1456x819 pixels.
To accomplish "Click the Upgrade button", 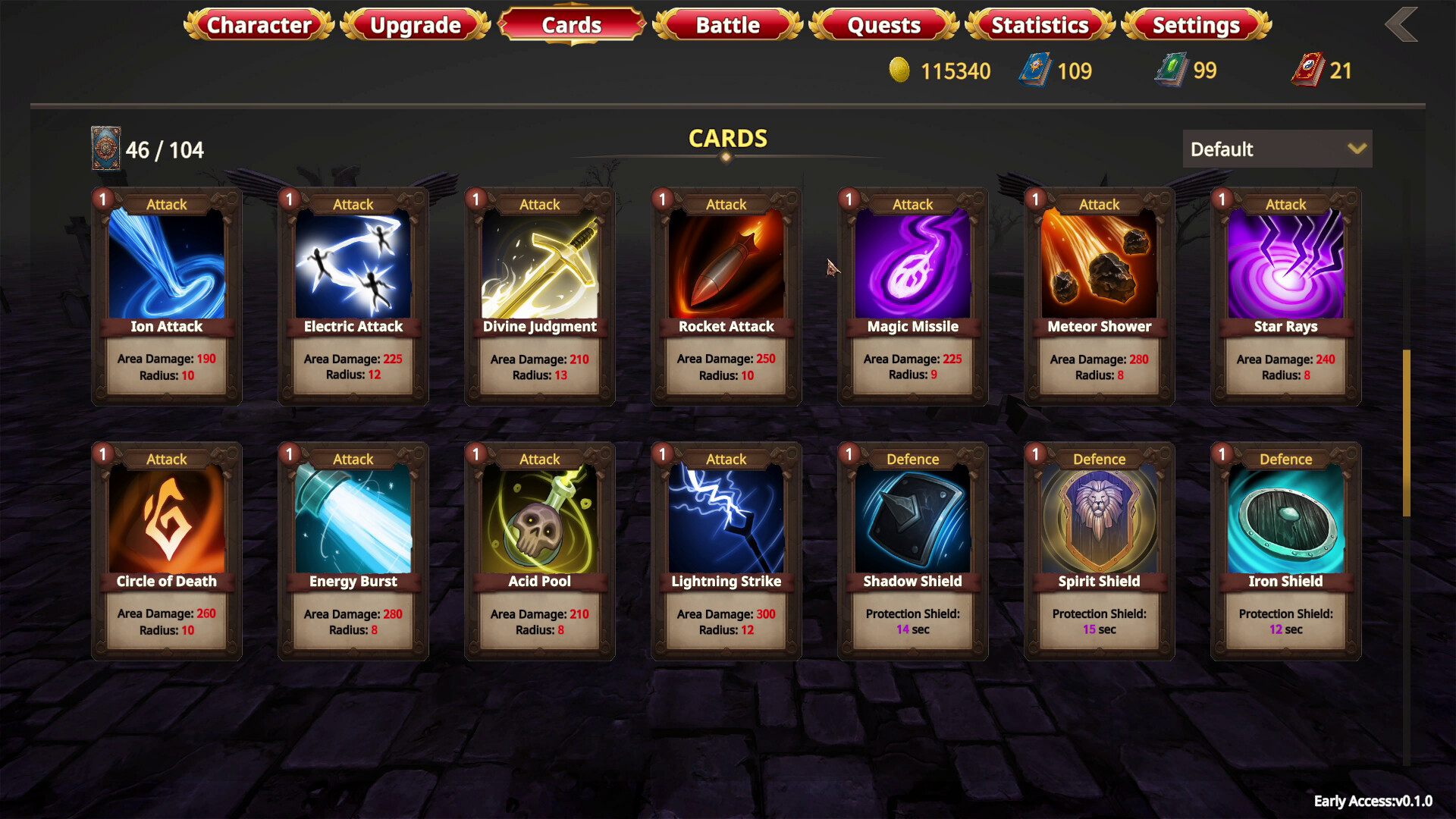I will pos(415,25).
